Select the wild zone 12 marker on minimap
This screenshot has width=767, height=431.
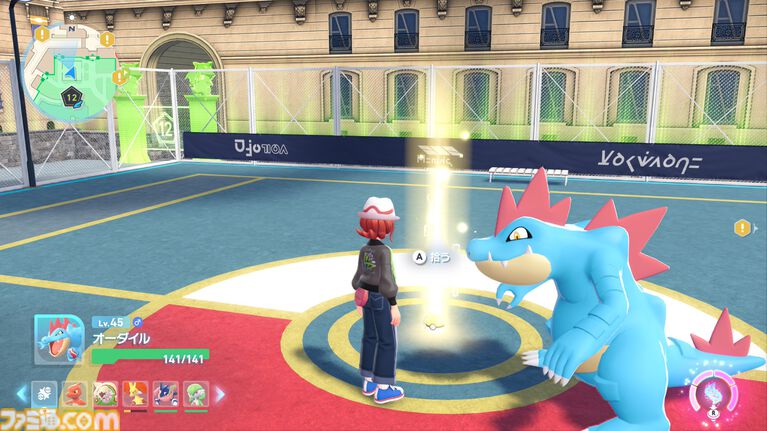pos(72,97)
